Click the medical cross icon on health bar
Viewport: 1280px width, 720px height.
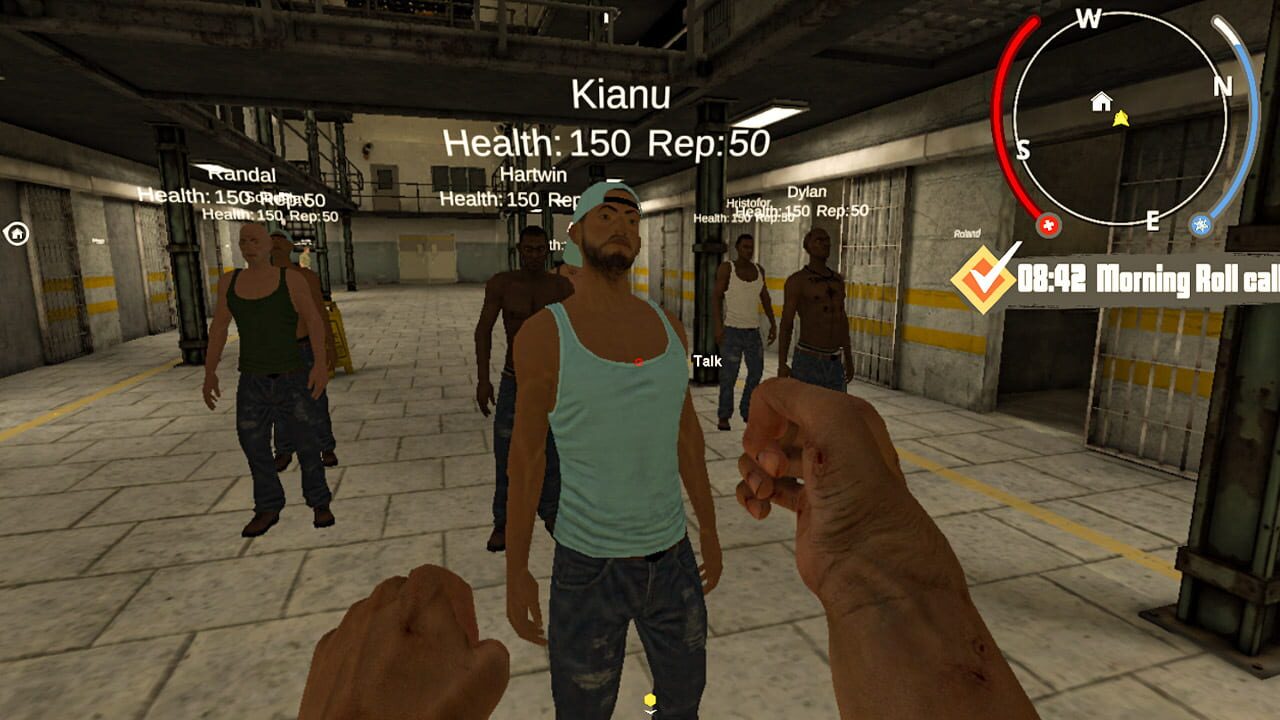[x=1049, y=225]
